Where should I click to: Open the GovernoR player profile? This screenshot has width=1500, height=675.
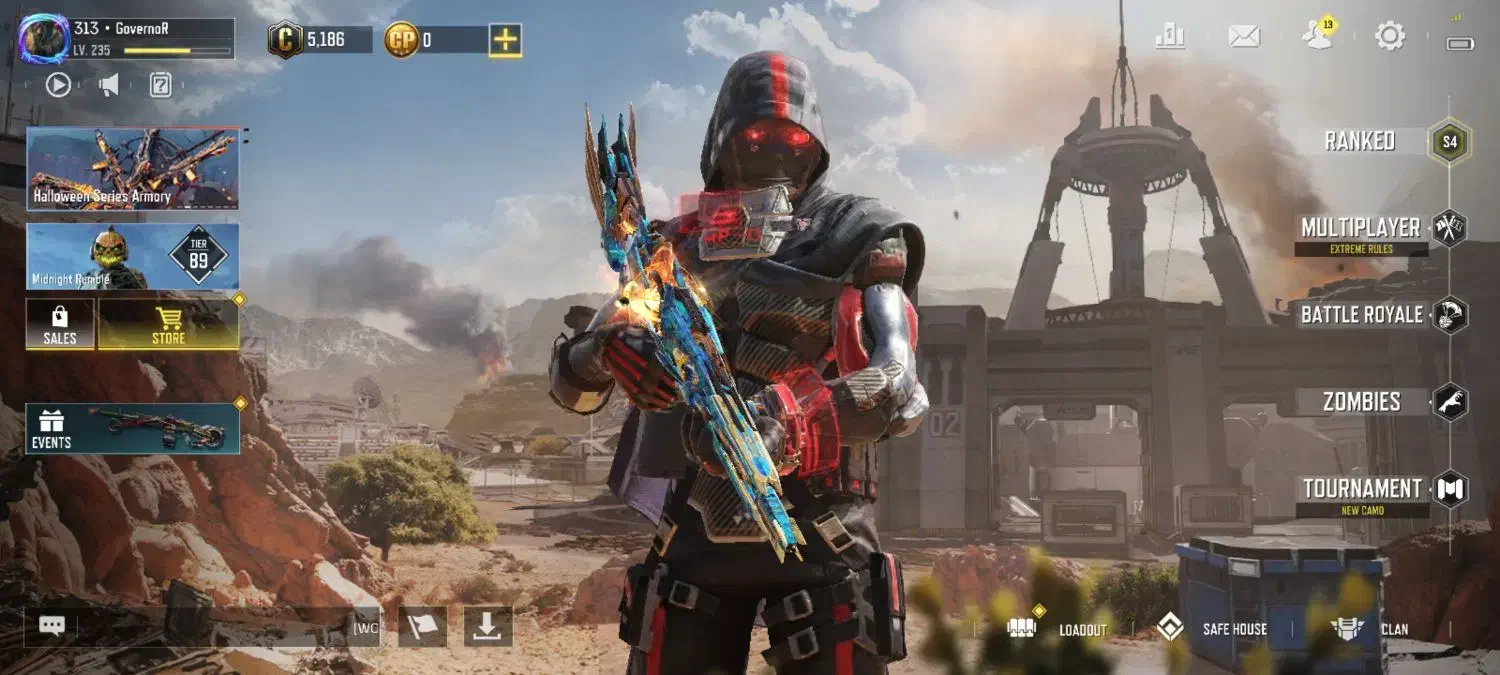(x=45, y=39)
